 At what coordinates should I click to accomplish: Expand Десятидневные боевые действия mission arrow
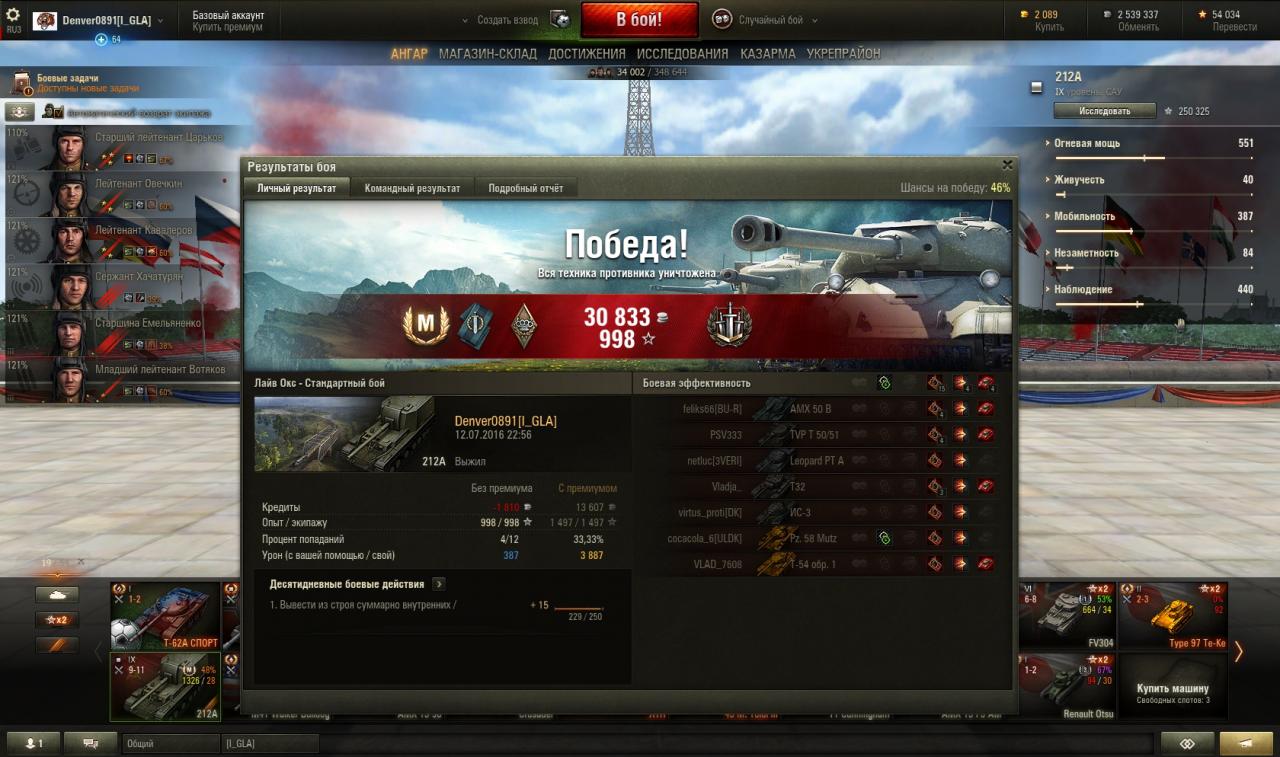[x=439, y=584]
